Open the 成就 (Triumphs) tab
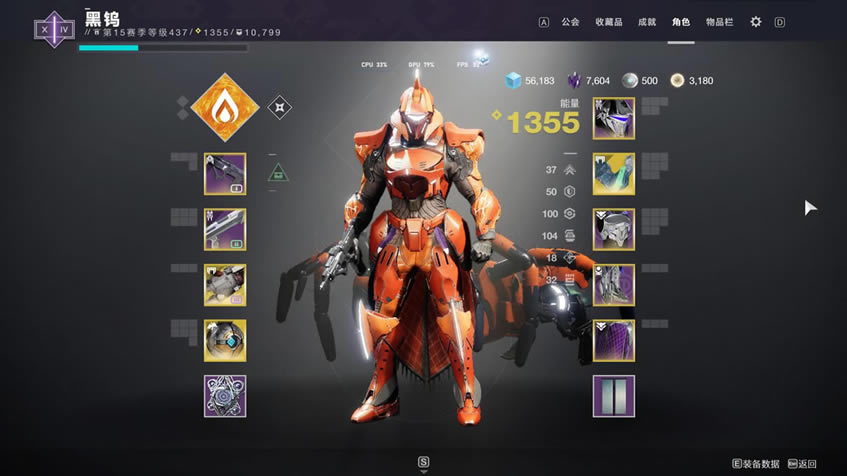 coord(646,22)
